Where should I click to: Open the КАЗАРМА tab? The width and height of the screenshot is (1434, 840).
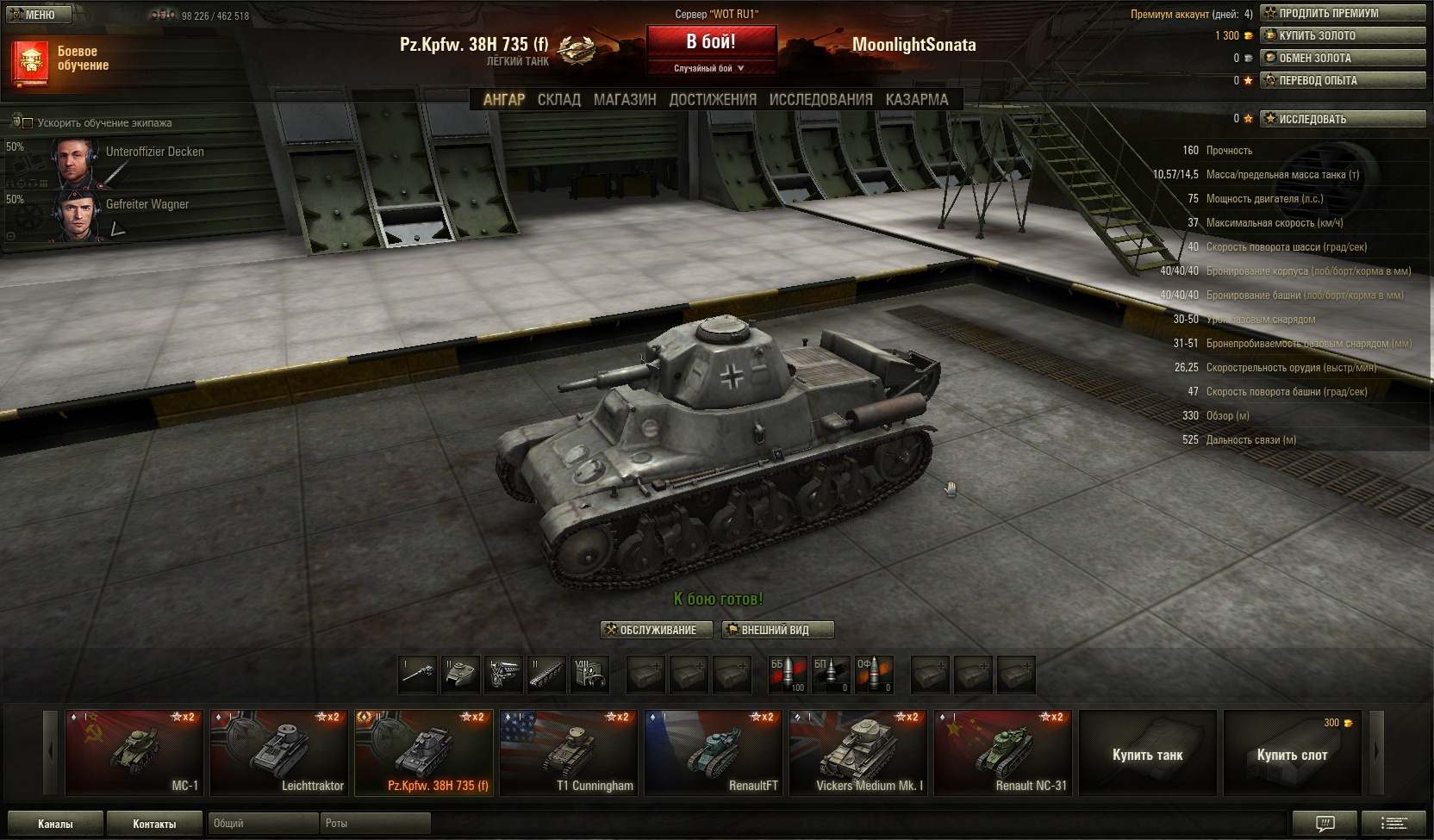click(917, 100)
